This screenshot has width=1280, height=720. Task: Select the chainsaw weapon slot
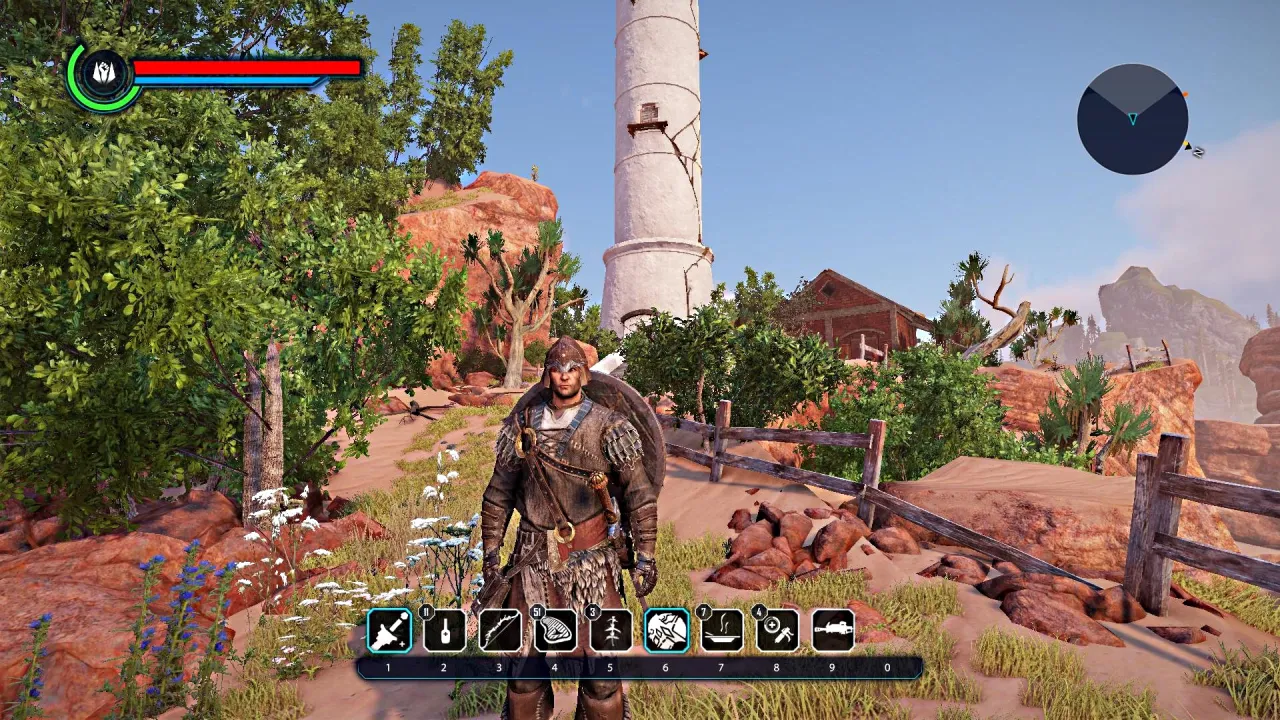coord(832,631)
